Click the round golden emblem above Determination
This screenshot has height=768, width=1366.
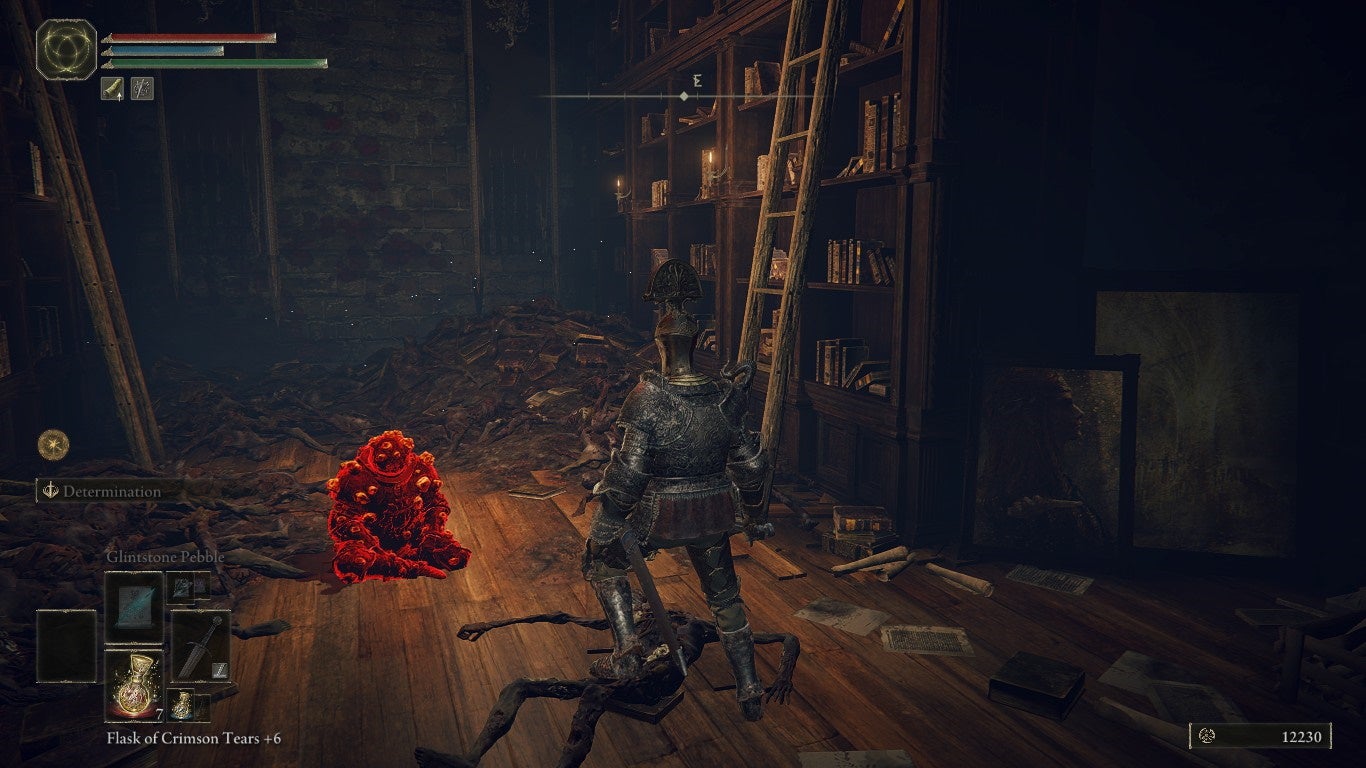[53, 443]
